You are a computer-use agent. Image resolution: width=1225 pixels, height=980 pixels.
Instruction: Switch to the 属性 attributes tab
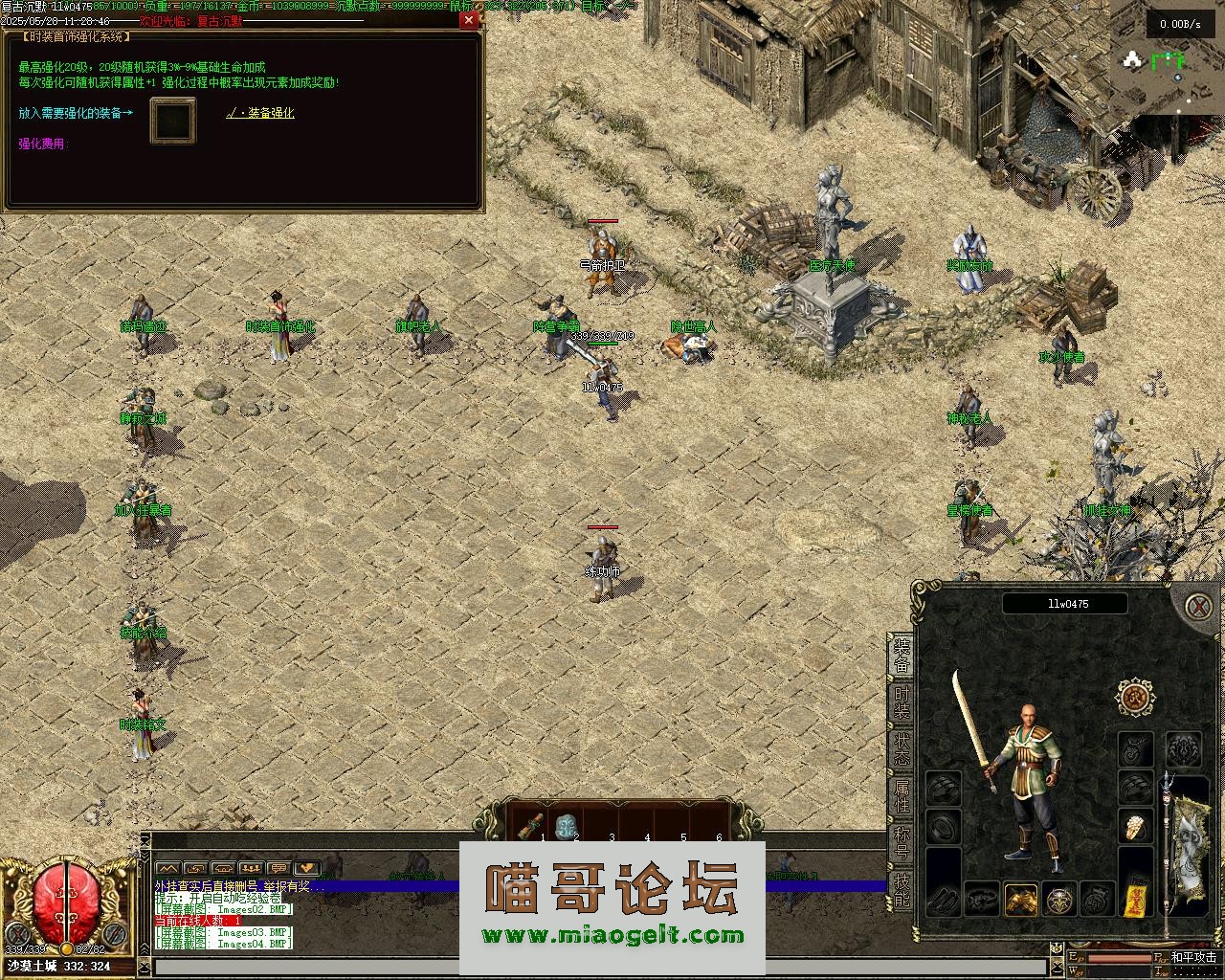coord(902,795)
